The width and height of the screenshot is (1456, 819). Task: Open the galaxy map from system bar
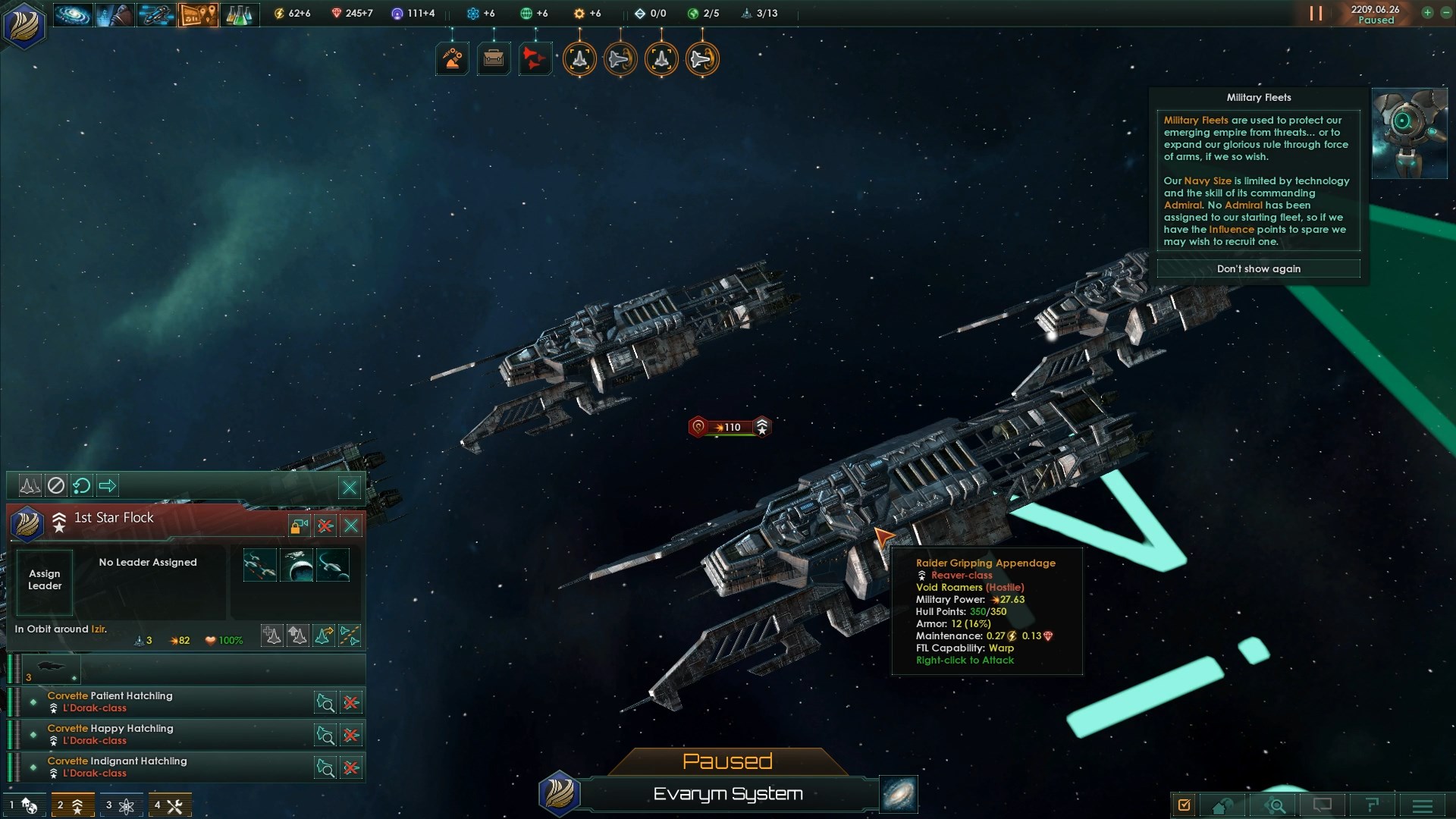[x=899, y=794]
